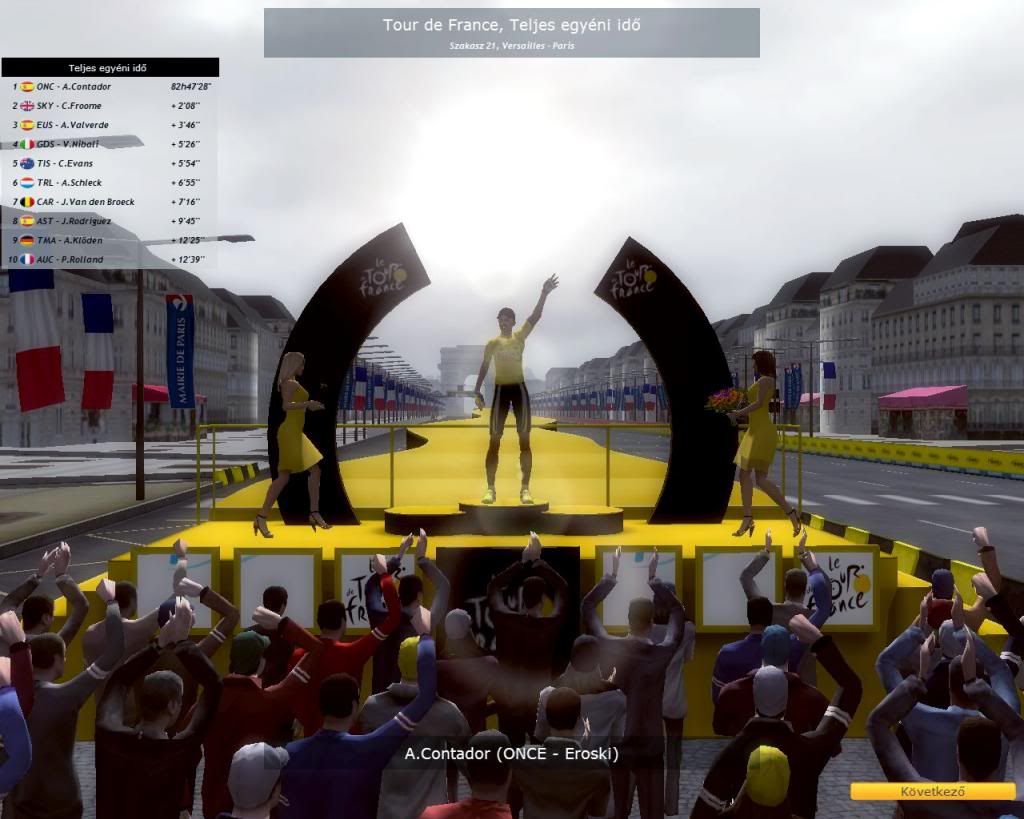Choose J.Van den Broeck standings row
The height and width of the screenshot is (819, 1024).
coord(108,202)
